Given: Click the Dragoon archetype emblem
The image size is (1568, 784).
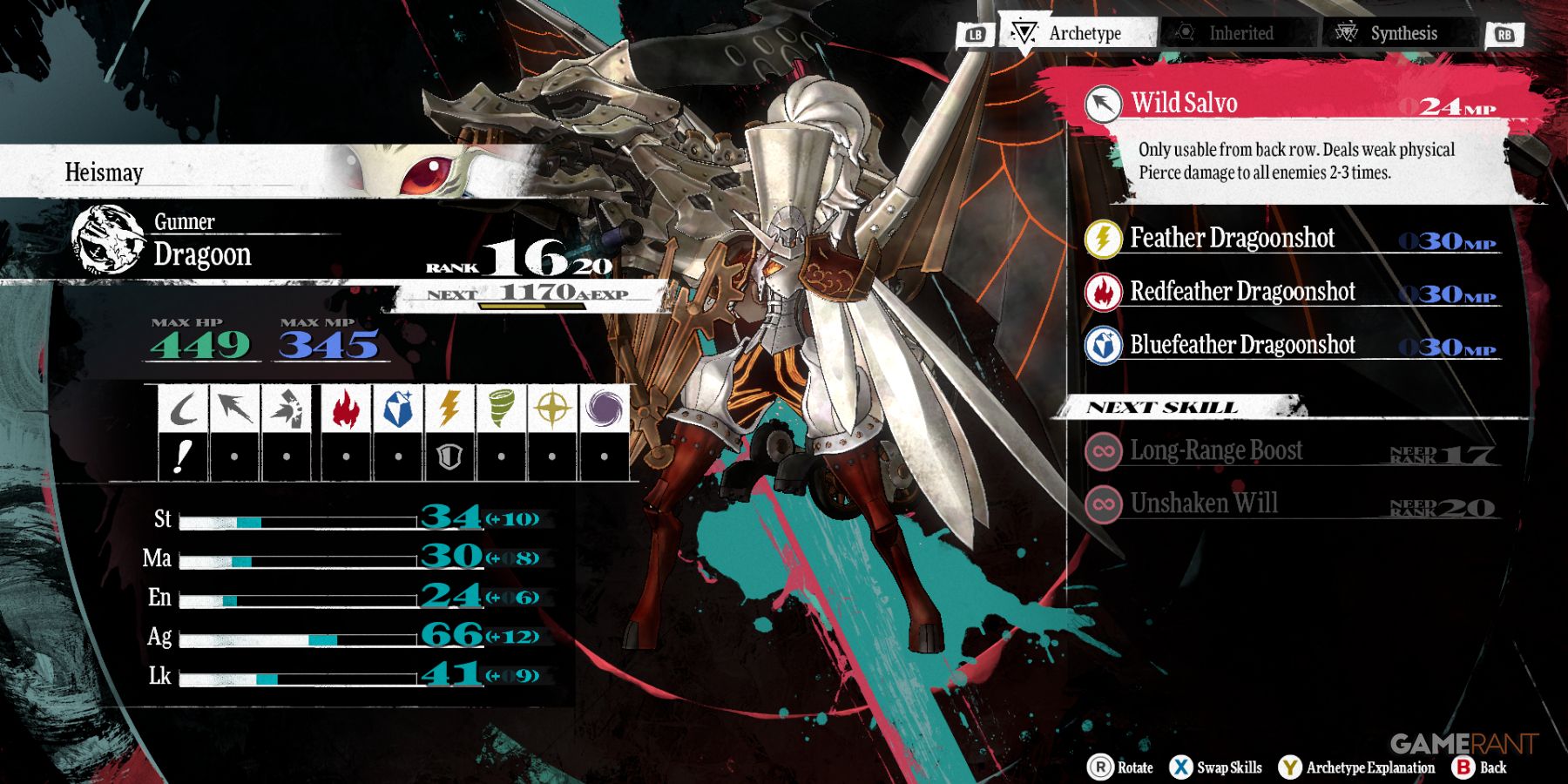Looking at the screenshot, I should point(109,240).
